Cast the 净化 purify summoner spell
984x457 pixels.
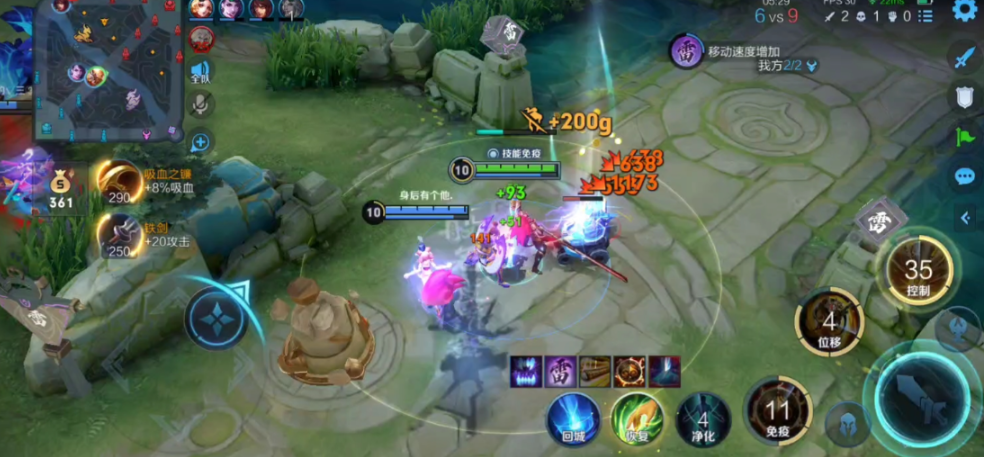(x=703, y=418)
